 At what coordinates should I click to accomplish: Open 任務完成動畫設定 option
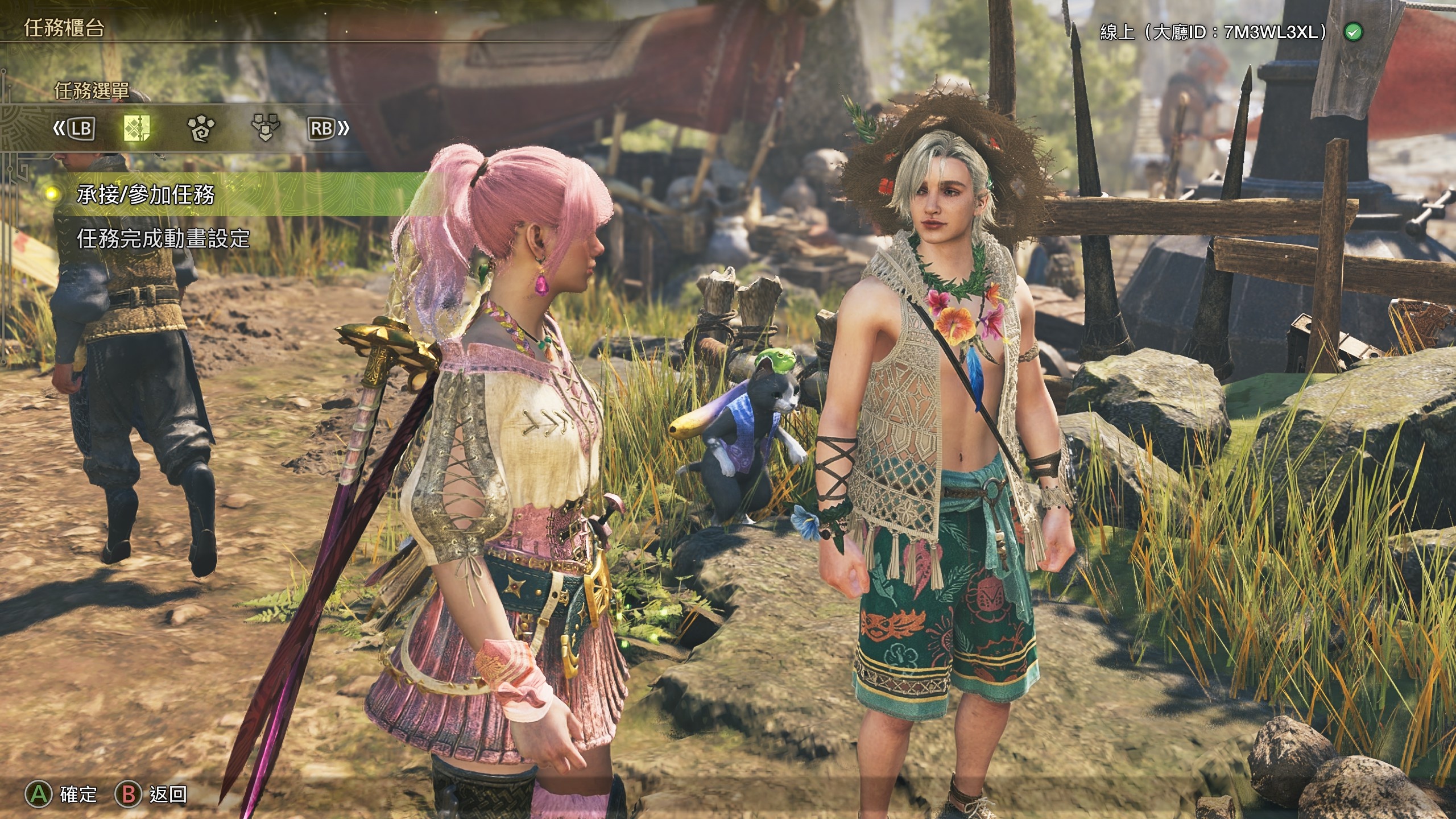(164, 239)
